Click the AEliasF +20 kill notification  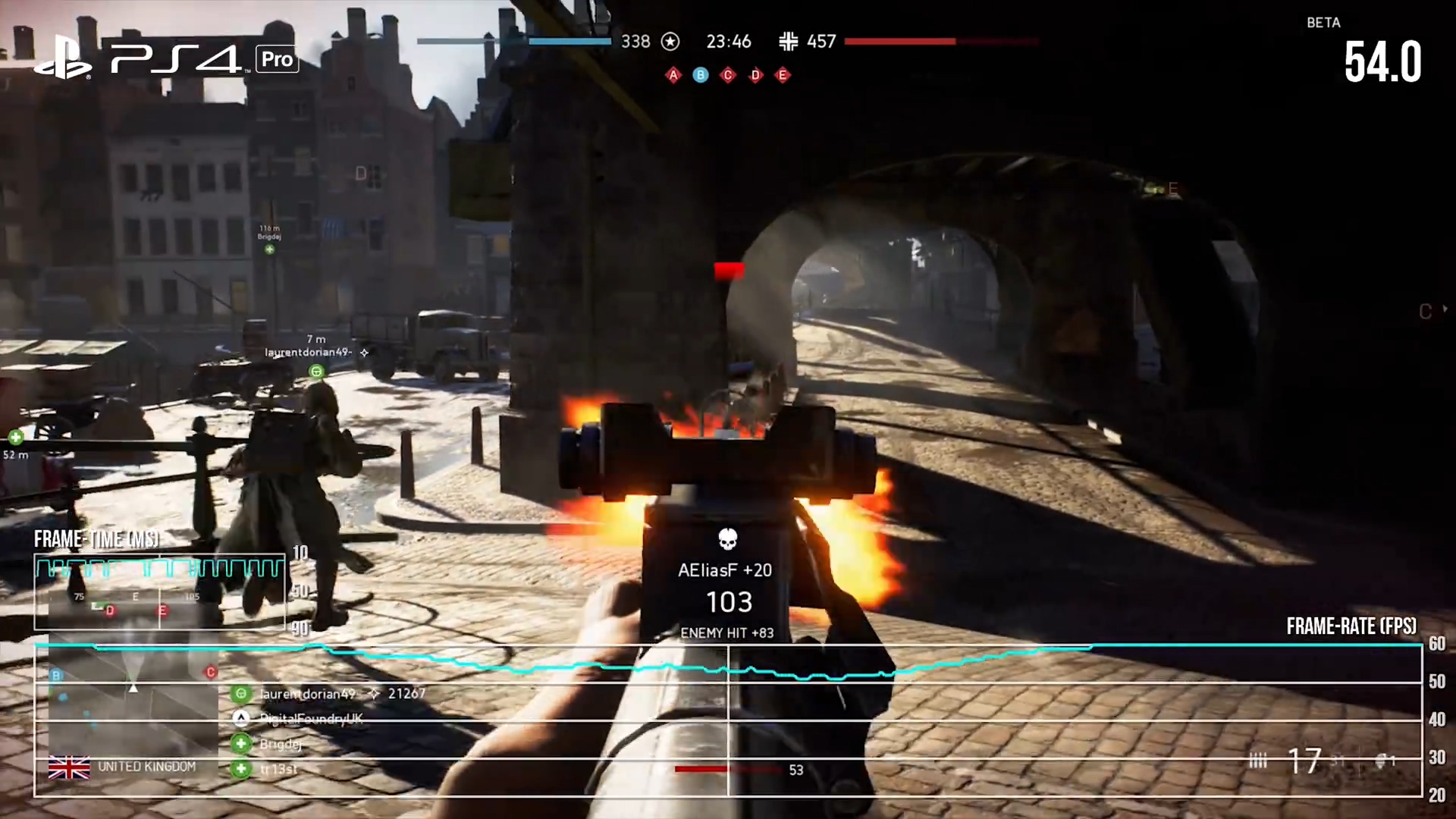[727, 570]
